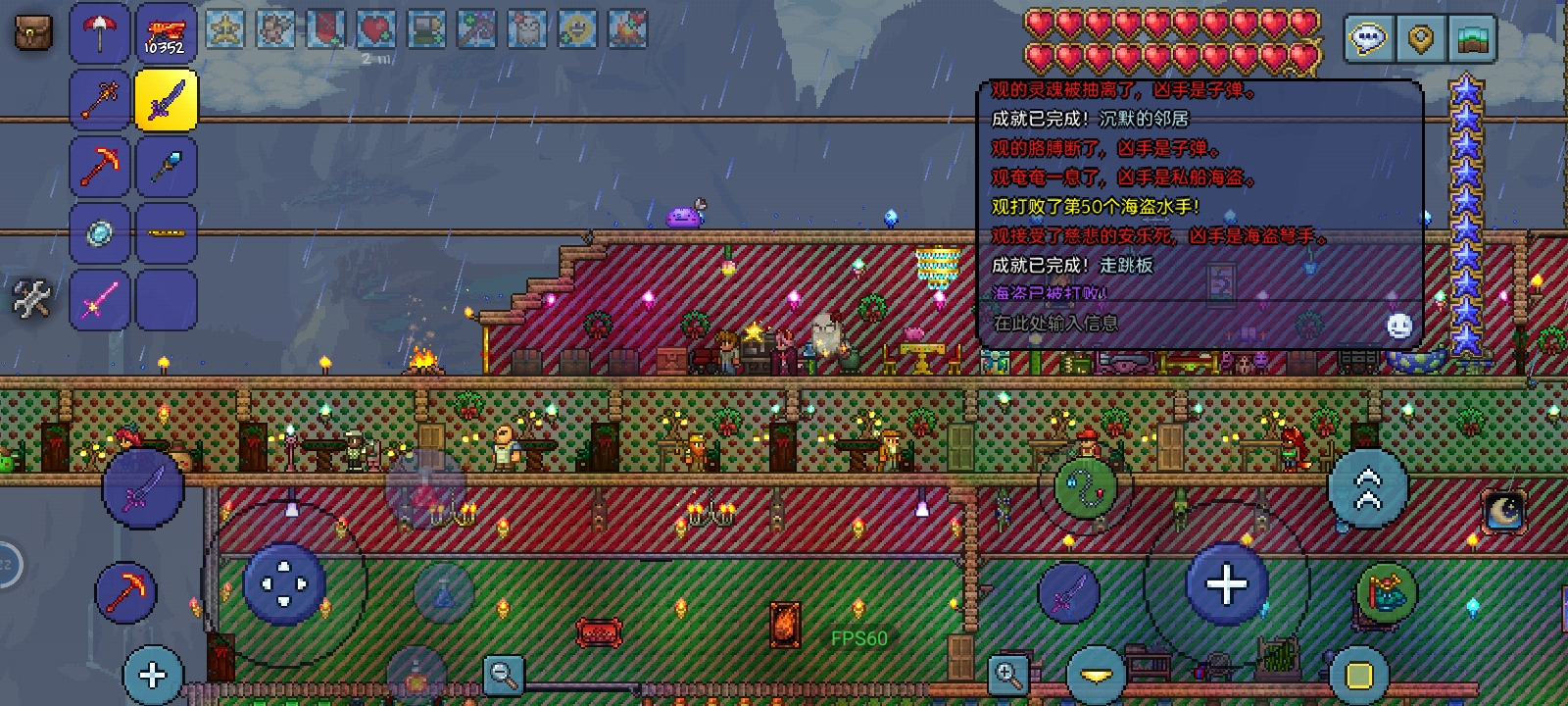Select the red pickaxe hotbar slot
Screen dimensions: 1568x706
pyautogui.click(x=100, y=166)
